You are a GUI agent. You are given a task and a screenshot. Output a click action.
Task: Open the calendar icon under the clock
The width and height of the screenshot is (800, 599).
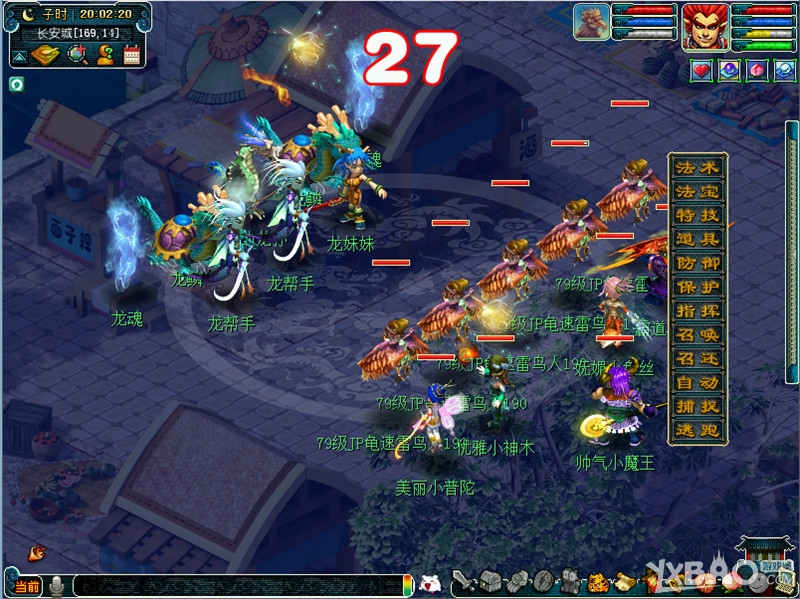tap(131, 55)
